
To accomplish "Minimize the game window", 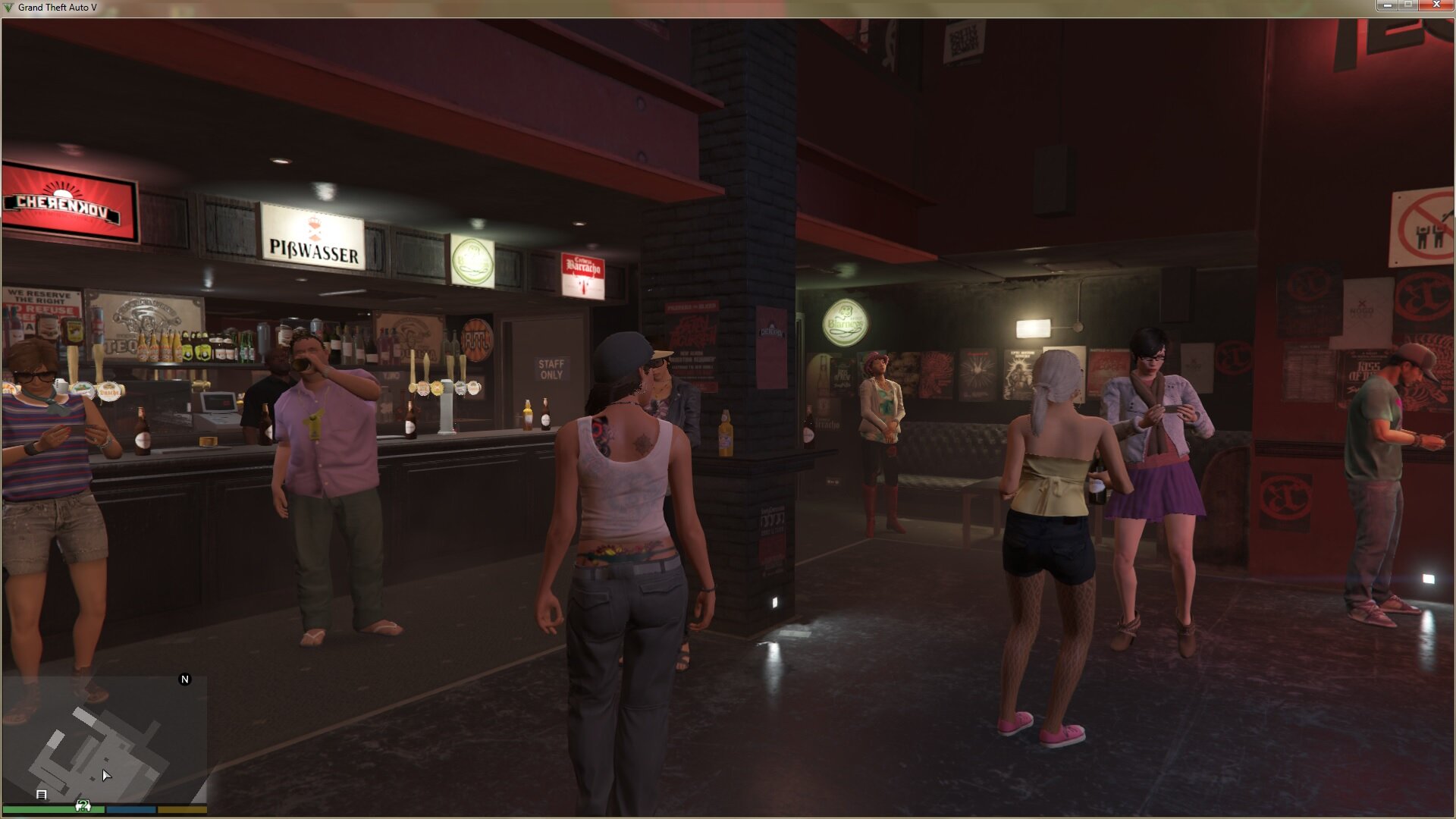I will coord(1387,5).
